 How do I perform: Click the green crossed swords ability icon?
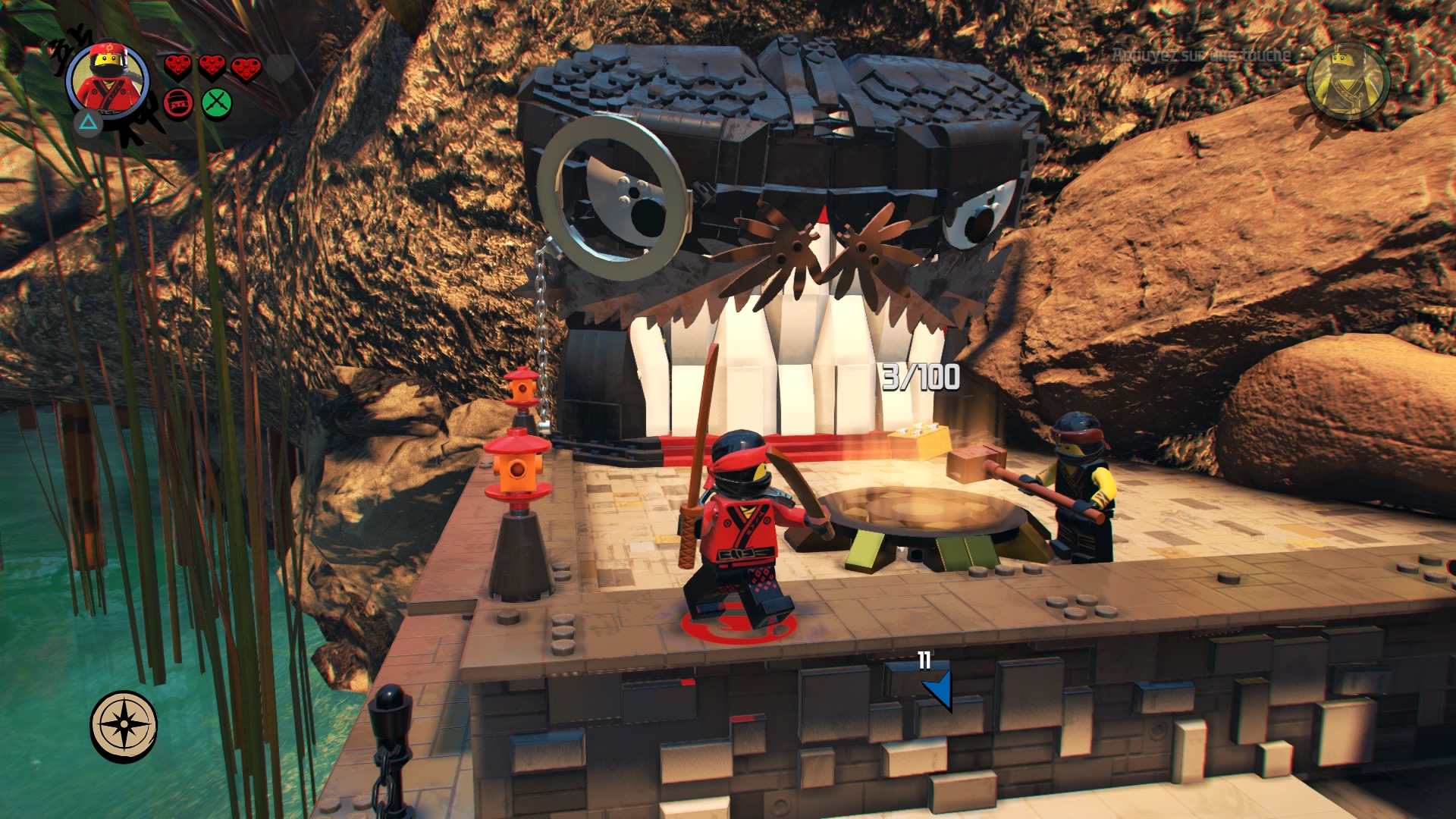pyautogui.click(x=217, y=102)
